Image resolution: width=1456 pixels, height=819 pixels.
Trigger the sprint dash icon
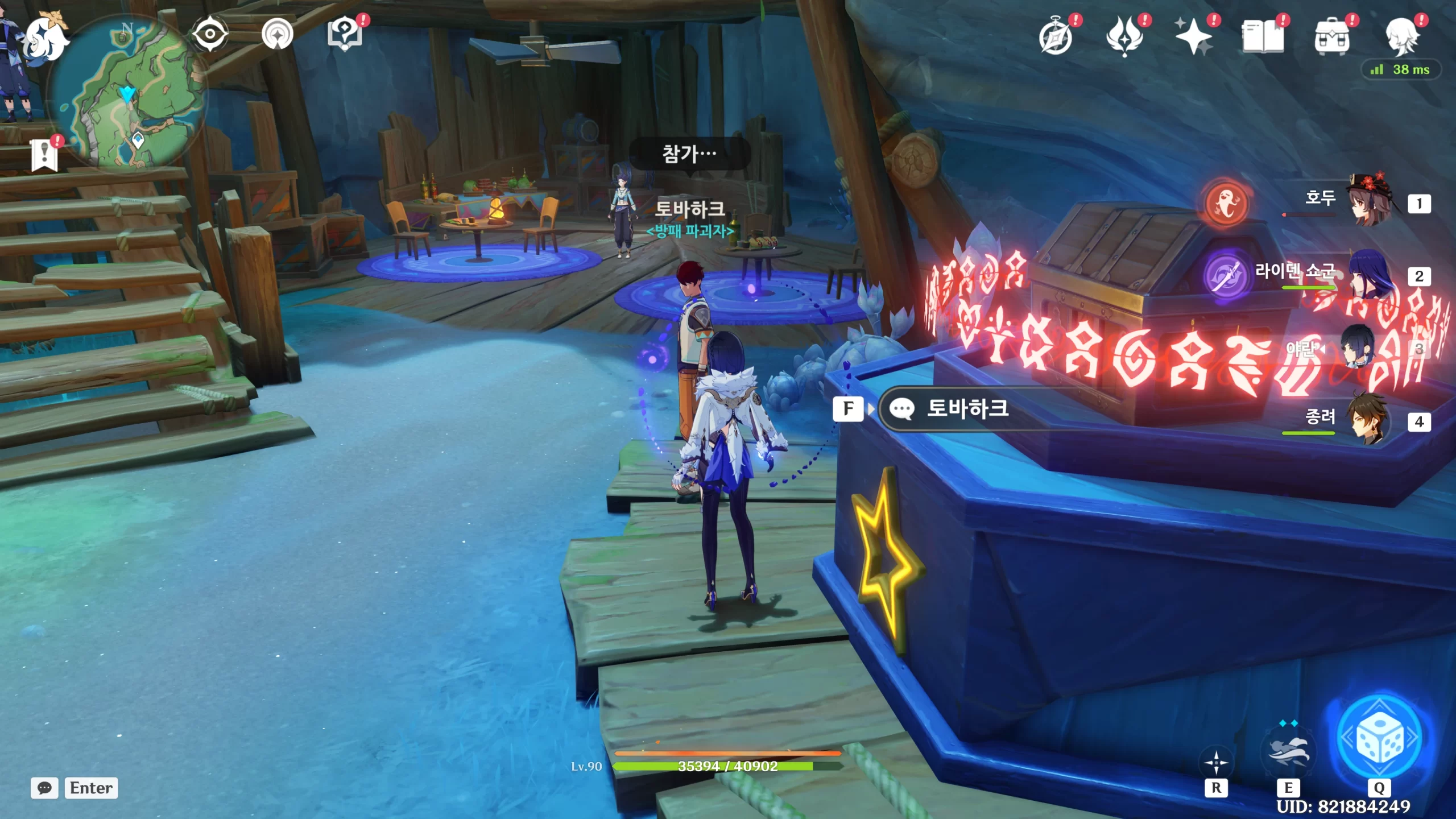pyautogui.click(x=1216, y=762)
